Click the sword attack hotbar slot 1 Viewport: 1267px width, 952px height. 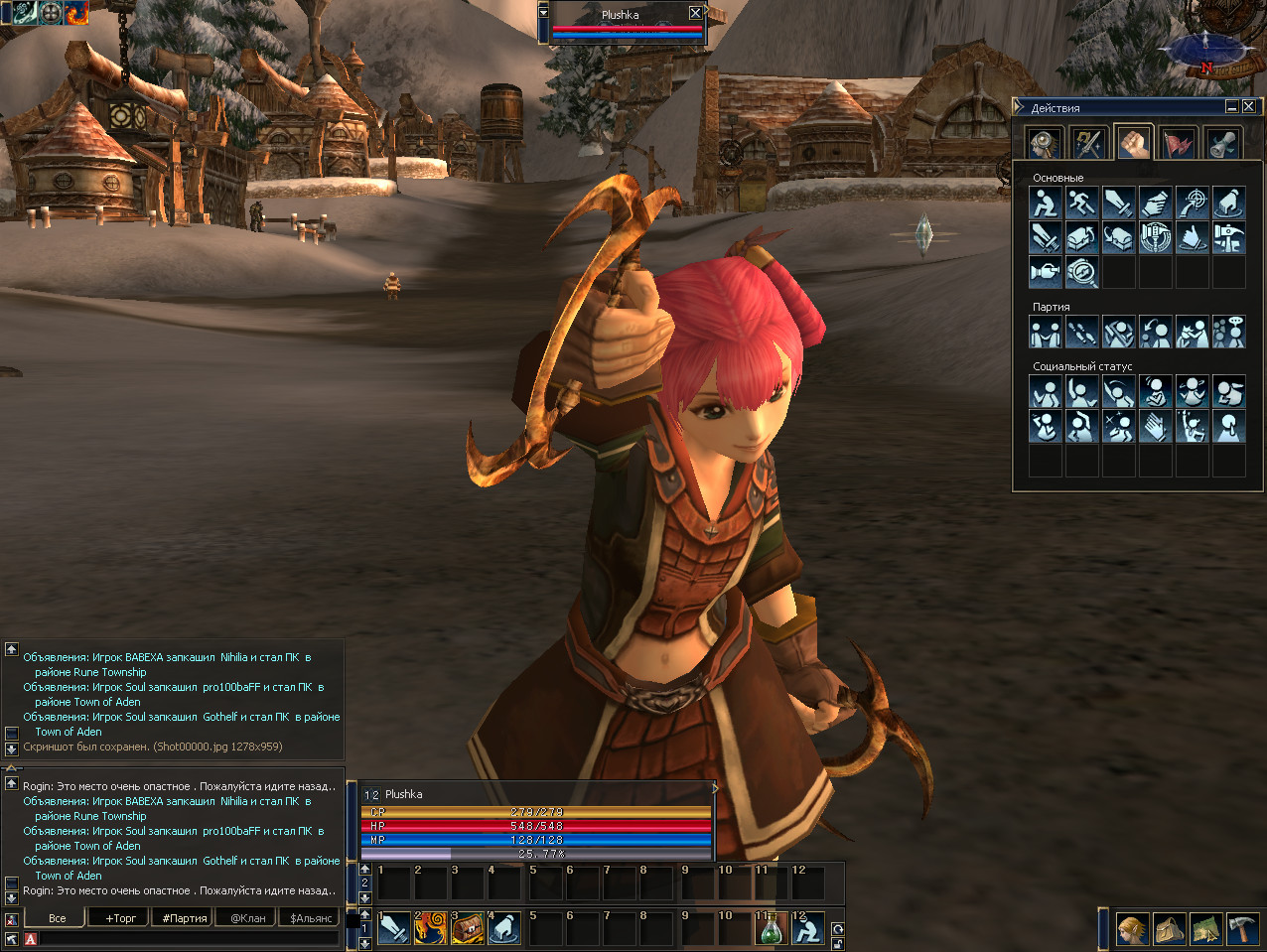pos(394,929)
